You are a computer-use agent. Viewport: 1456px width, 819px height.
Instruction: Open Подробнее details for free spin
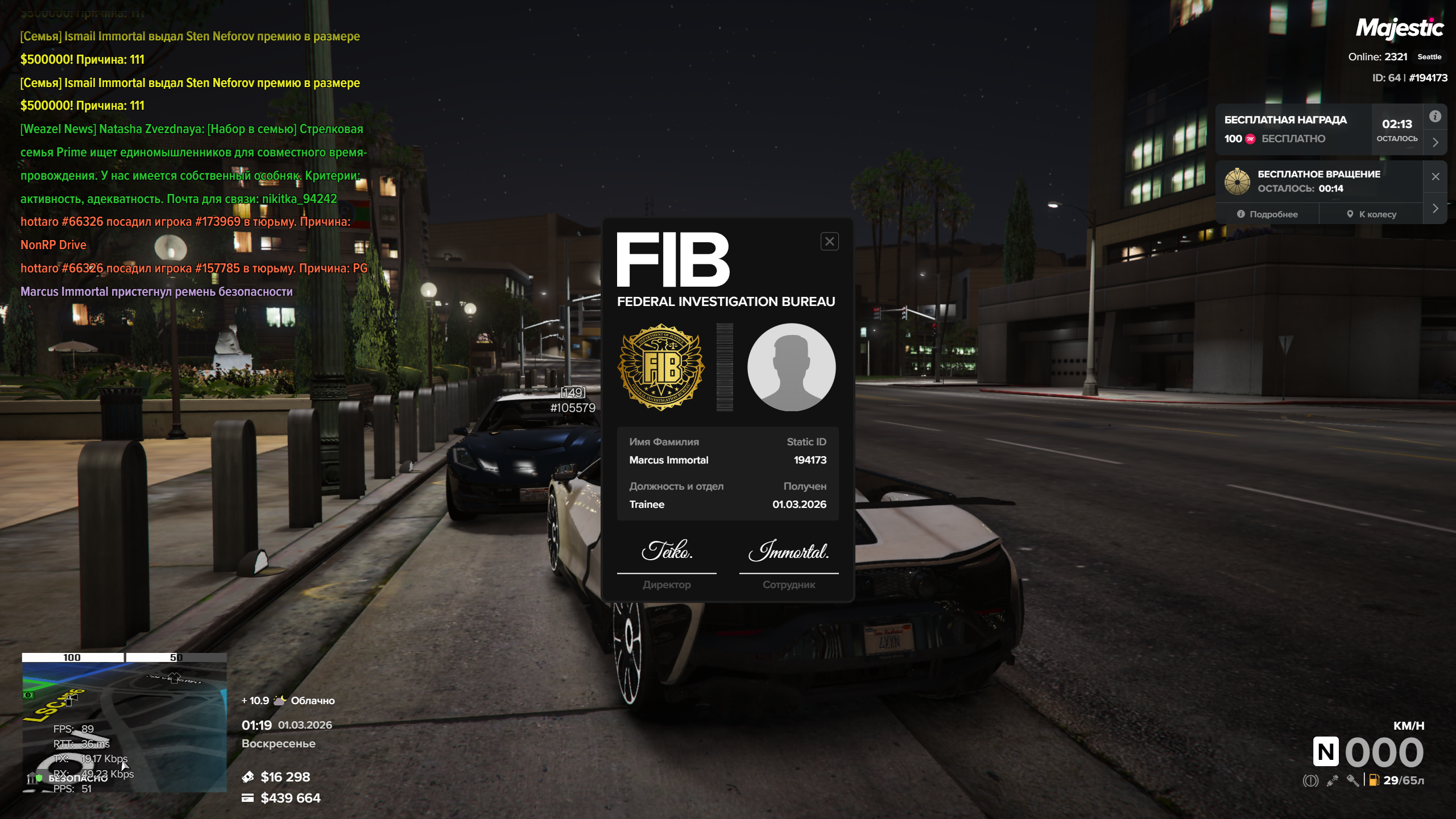pos(1267,214)
